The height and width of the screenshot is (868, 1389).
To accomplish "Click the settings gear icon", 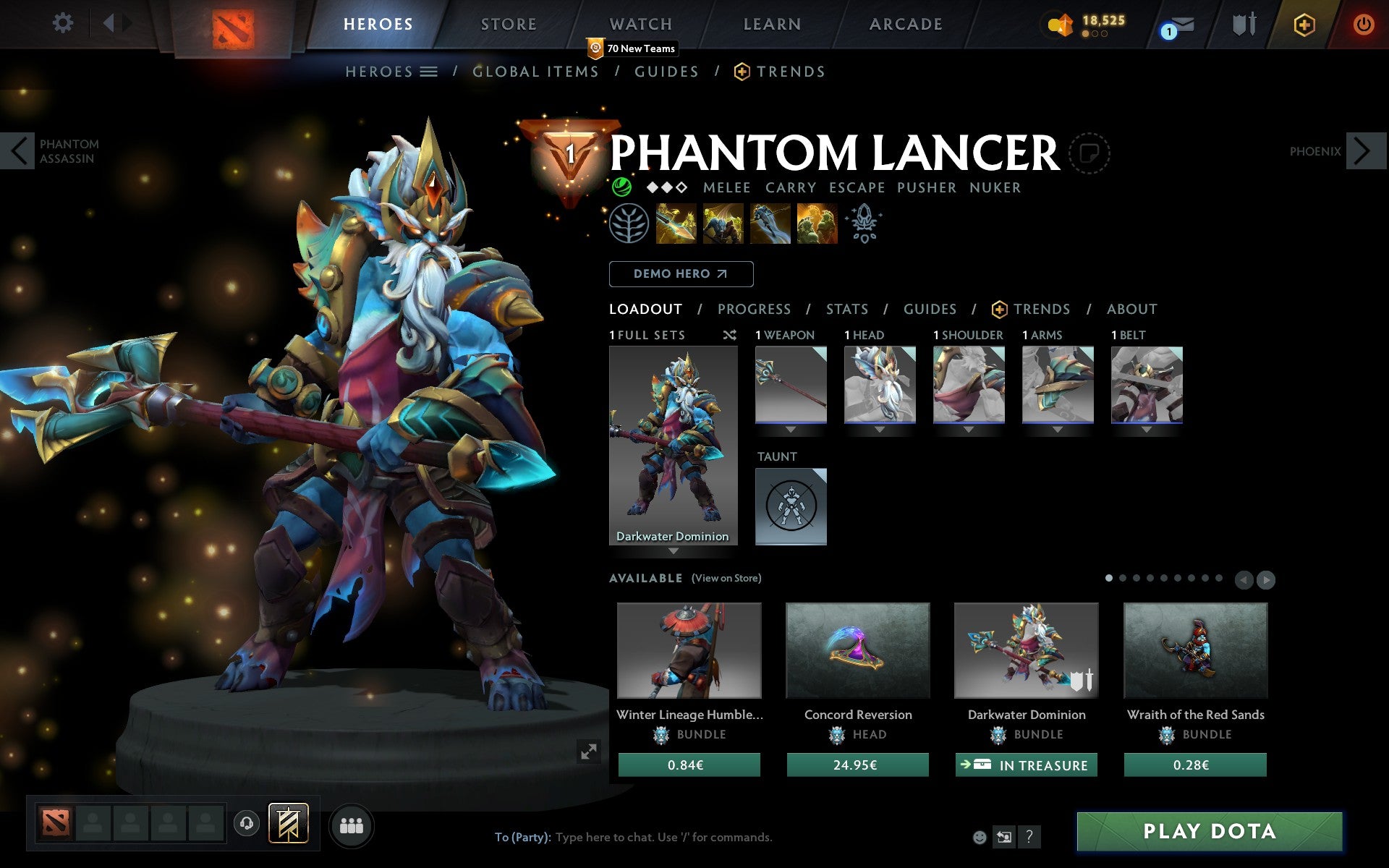I will (x=64, y=22).
